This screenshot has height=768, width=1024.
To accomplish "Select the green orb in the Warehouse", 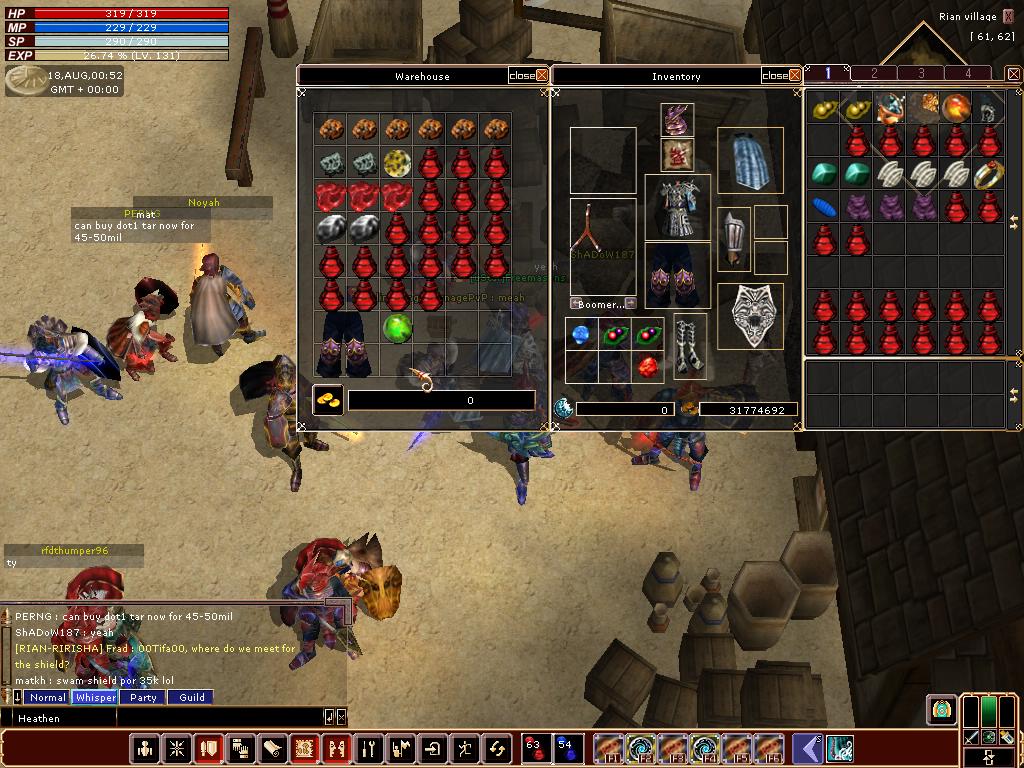I will [x=397, y=327].
